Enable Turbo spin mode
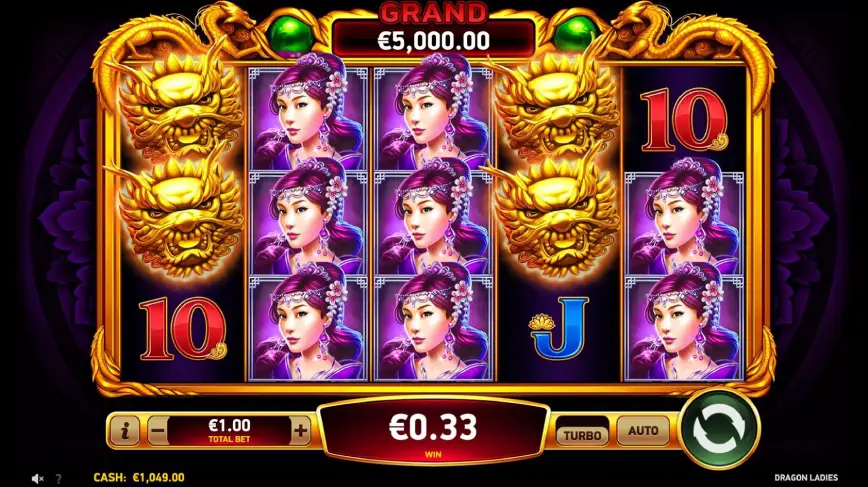This screenshot has width=868, height=487. 582,434
